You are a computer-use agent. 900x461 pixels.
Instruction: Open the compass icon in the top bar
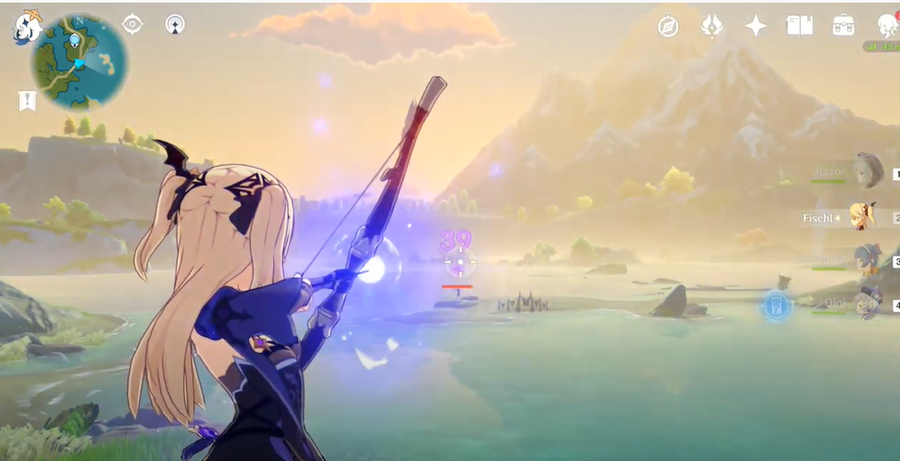(669, 26)
